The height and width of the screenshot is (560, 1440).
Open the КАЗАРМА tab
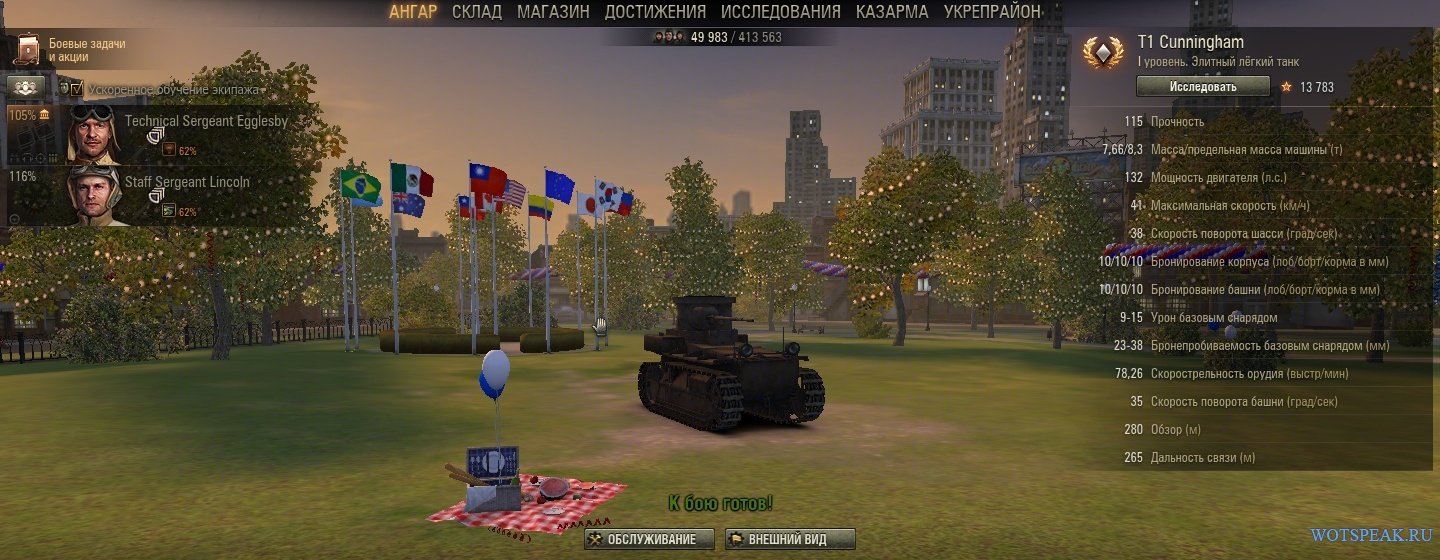pyautogui.click(x=892, y=12)
